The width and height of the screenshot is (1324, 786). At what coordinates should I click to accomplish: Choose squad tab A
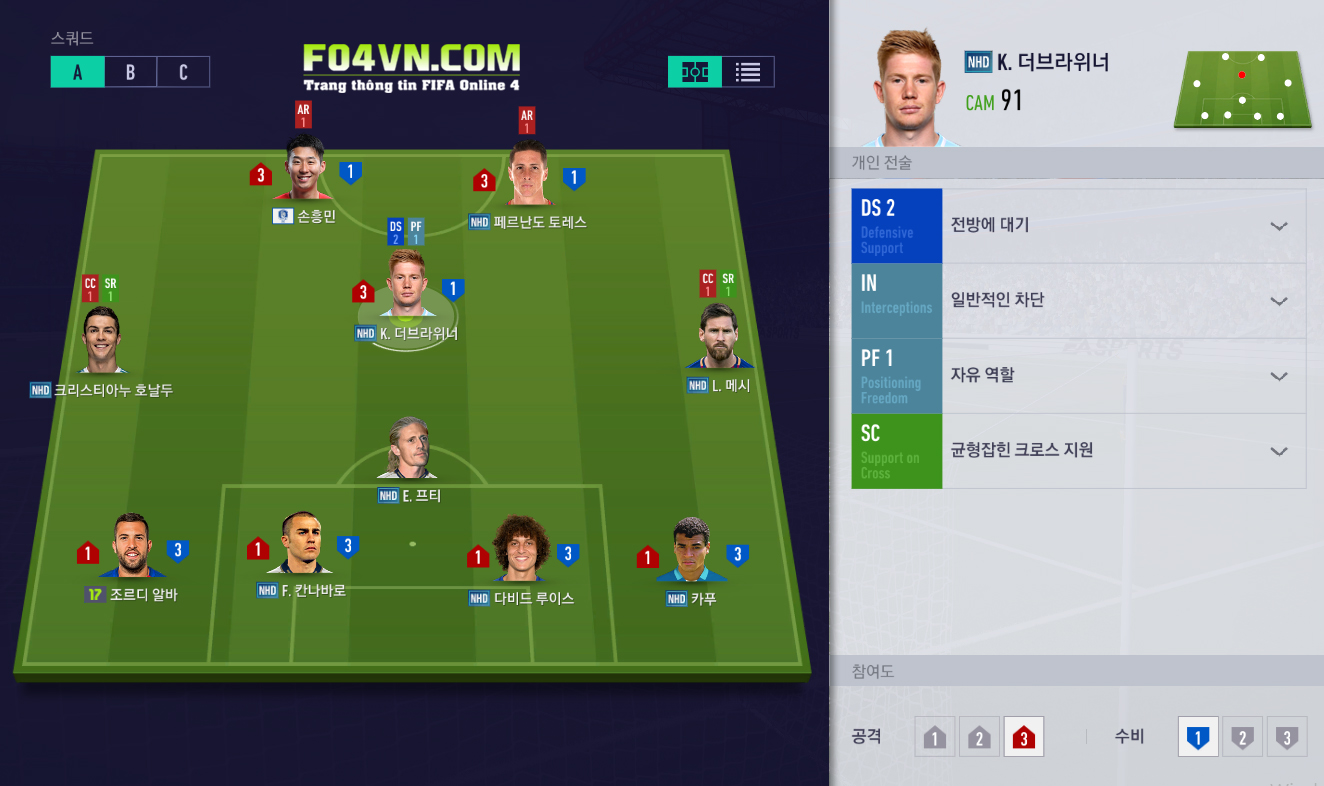78,72
